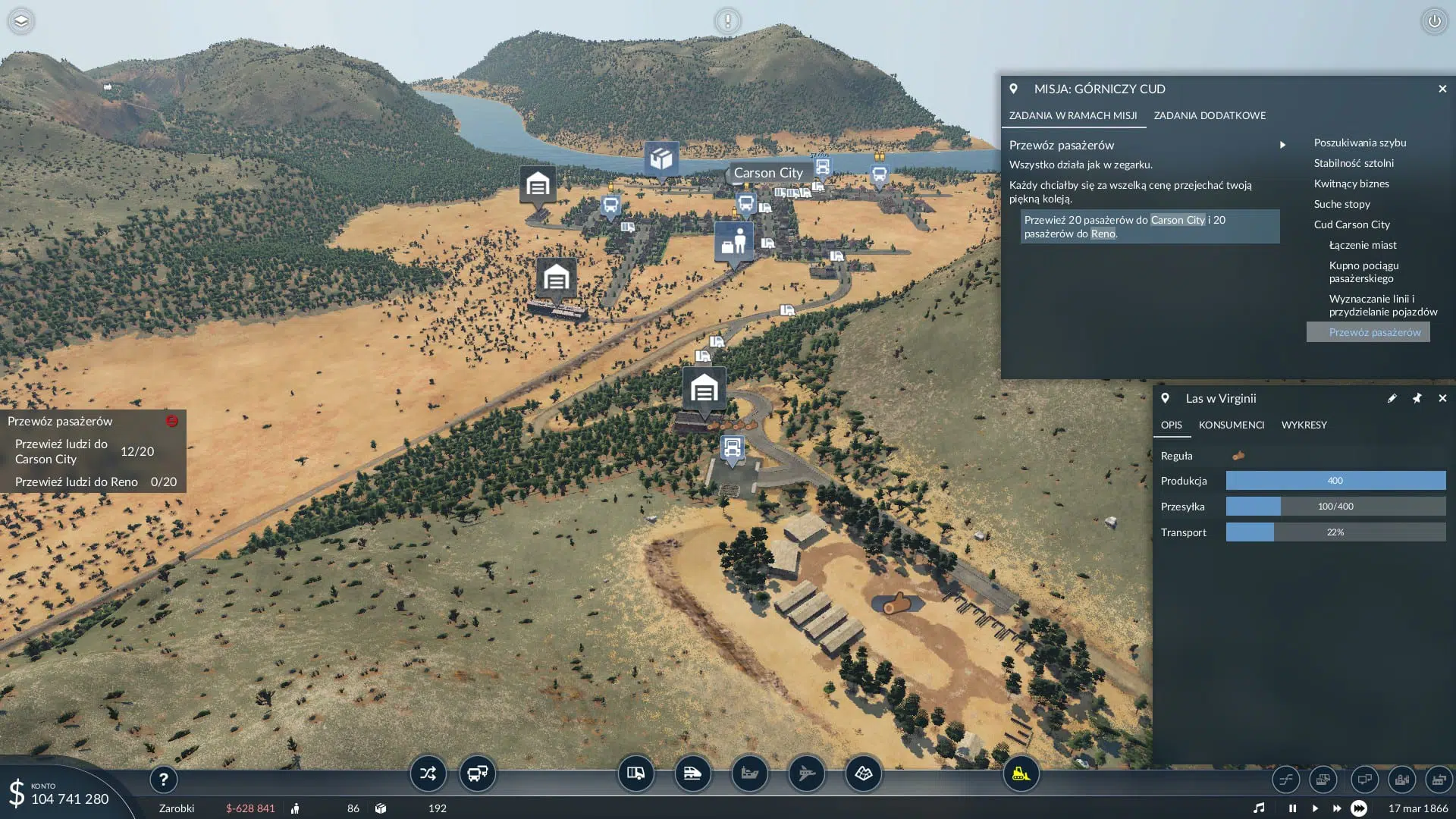Collapse the Przewóz pasażerów tracker panel

pyautogui.click(x=173, y=420)
